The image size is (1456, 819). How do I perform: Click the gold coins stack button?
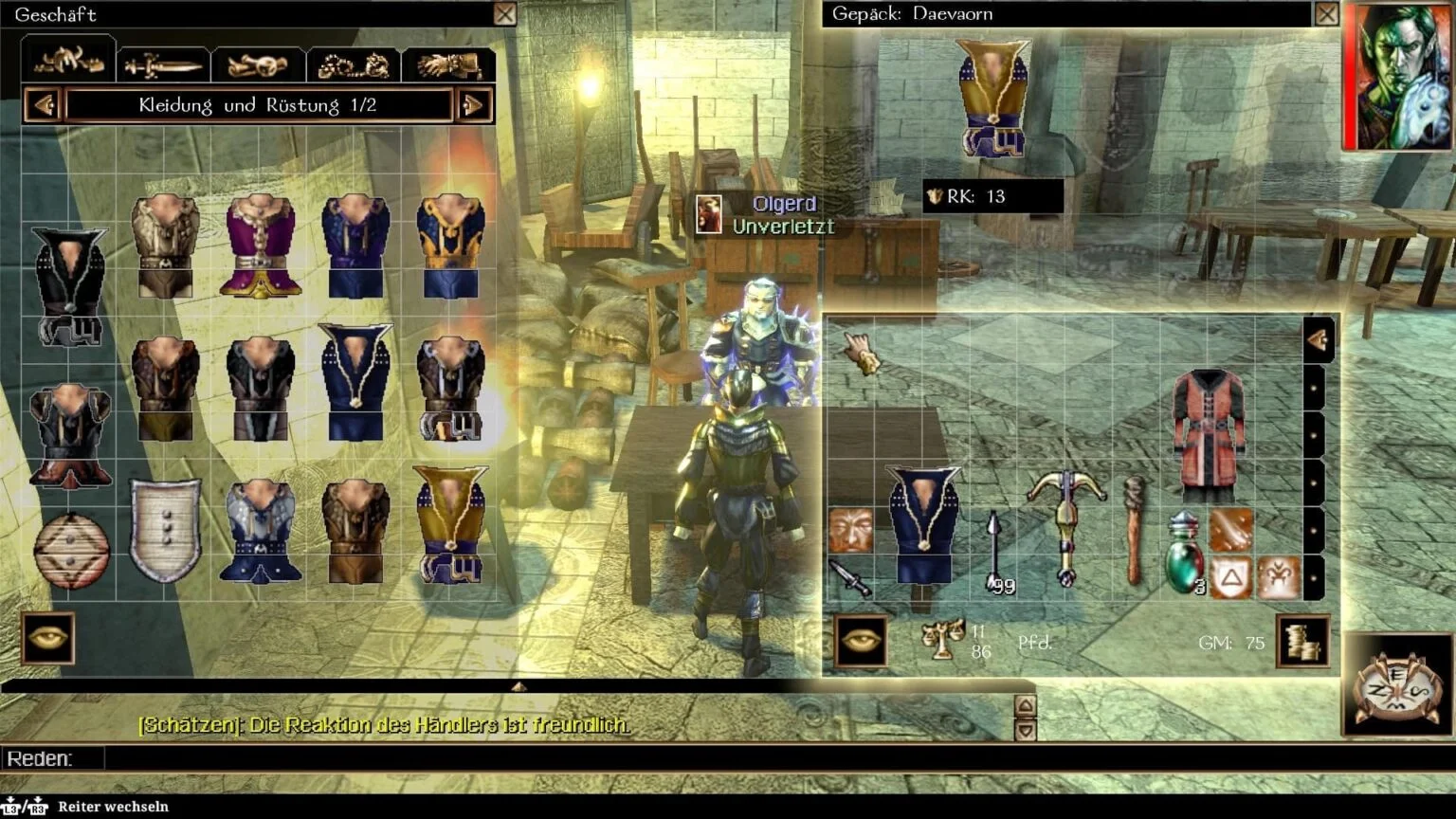click(1302, 642)
